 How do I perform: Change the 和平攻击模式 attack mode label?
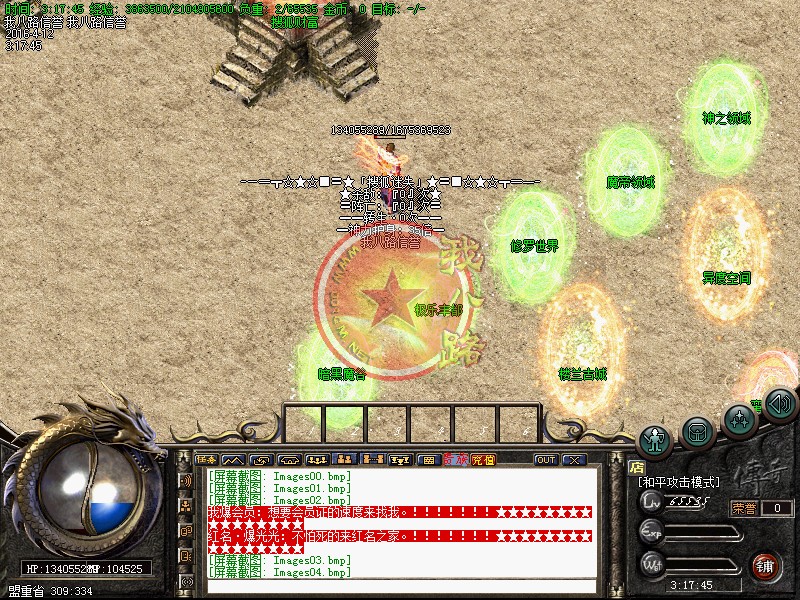[x=679, y=482]
